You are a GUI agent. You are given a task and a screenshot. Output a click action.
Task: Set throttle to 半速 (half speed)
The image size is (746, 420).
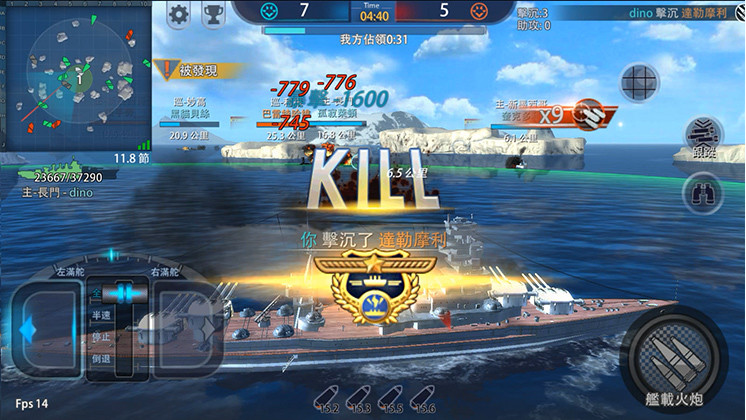pos(101,315)
